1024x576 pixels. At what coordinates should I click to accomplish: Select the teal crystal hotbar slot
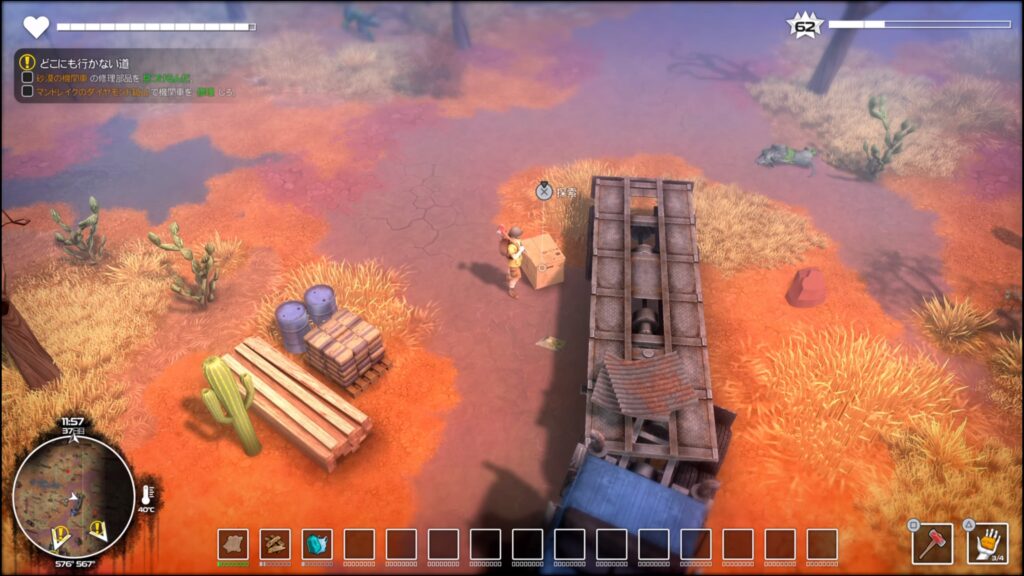click(317, 543)
